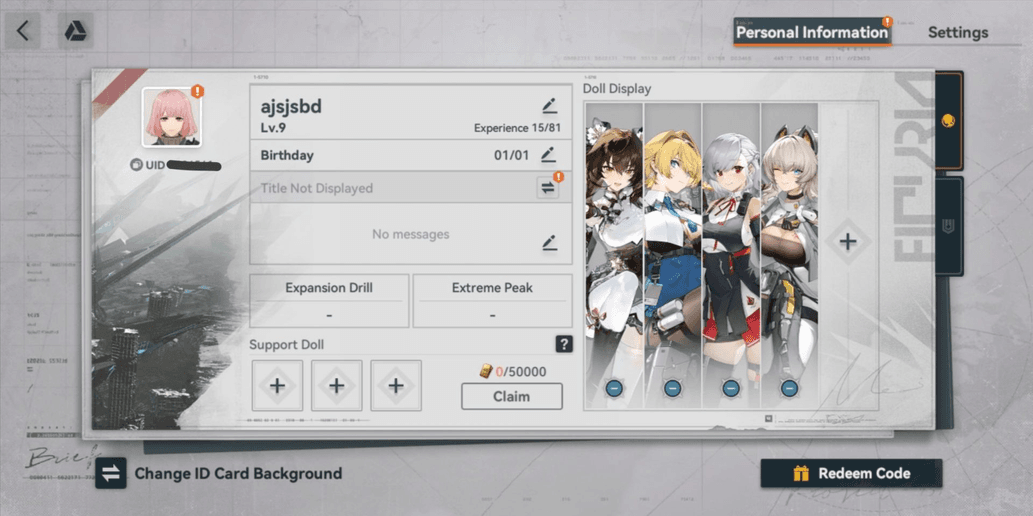Viewport: 1033px width, 516px height.
Task: Edit the player name ajsjsbd
Action: [549, 106]
